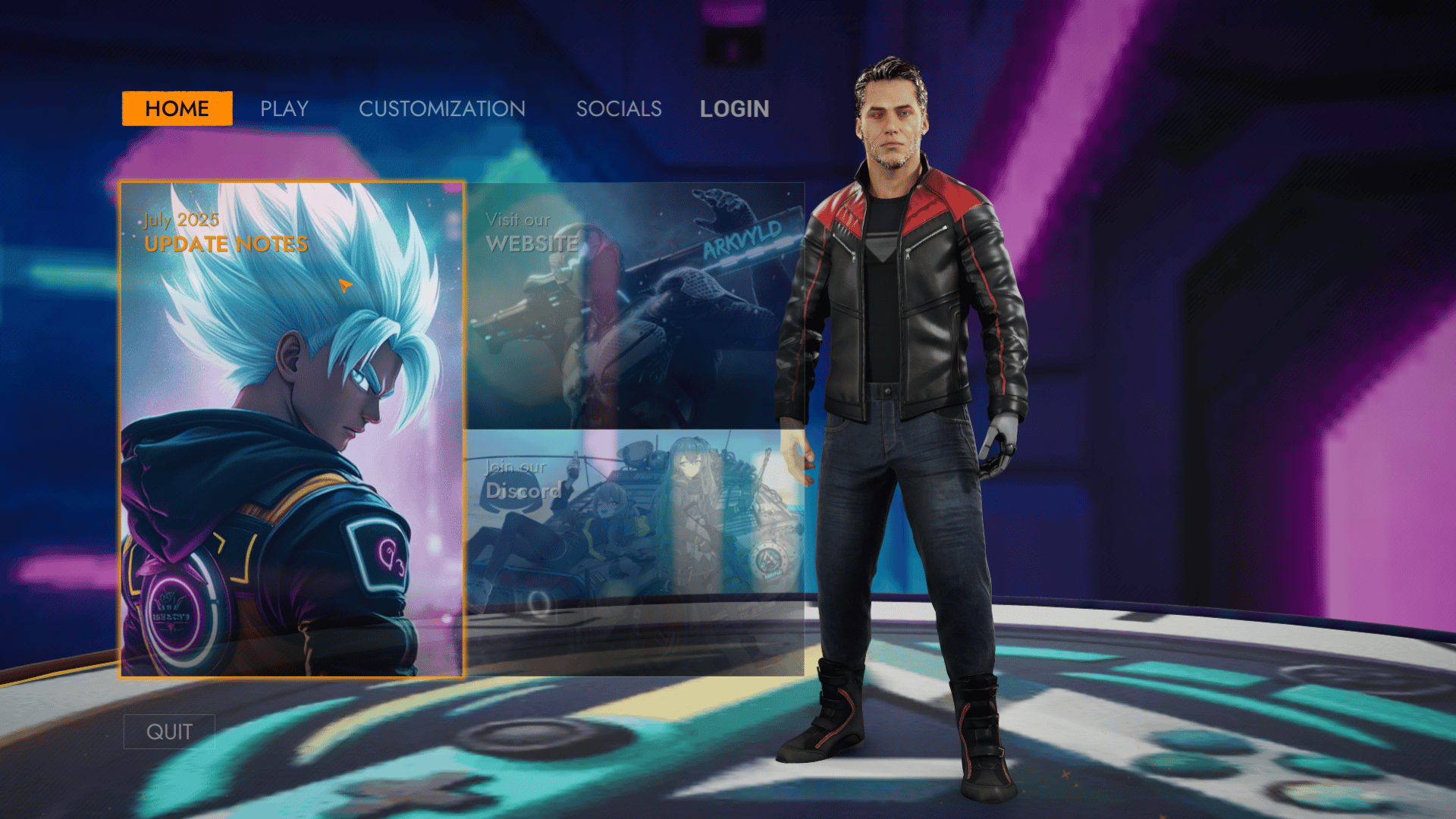The height and width of the screenshot is (819, 1456).
Task: Click the 'Visit our' label
Action: [x=518, y=220]
